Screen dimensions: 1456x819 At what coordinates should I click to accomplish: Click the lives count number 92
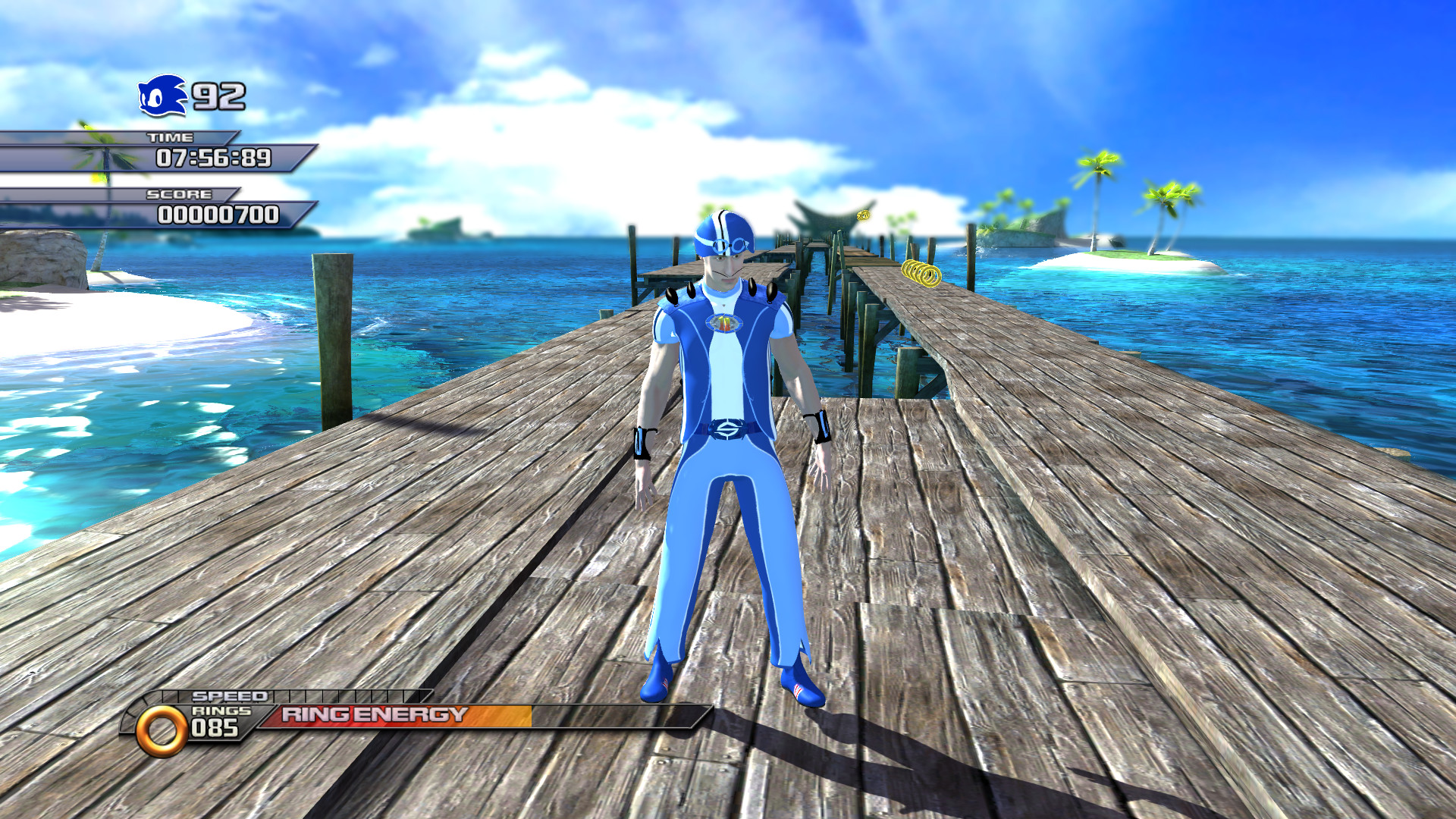[x=220, y=95]
